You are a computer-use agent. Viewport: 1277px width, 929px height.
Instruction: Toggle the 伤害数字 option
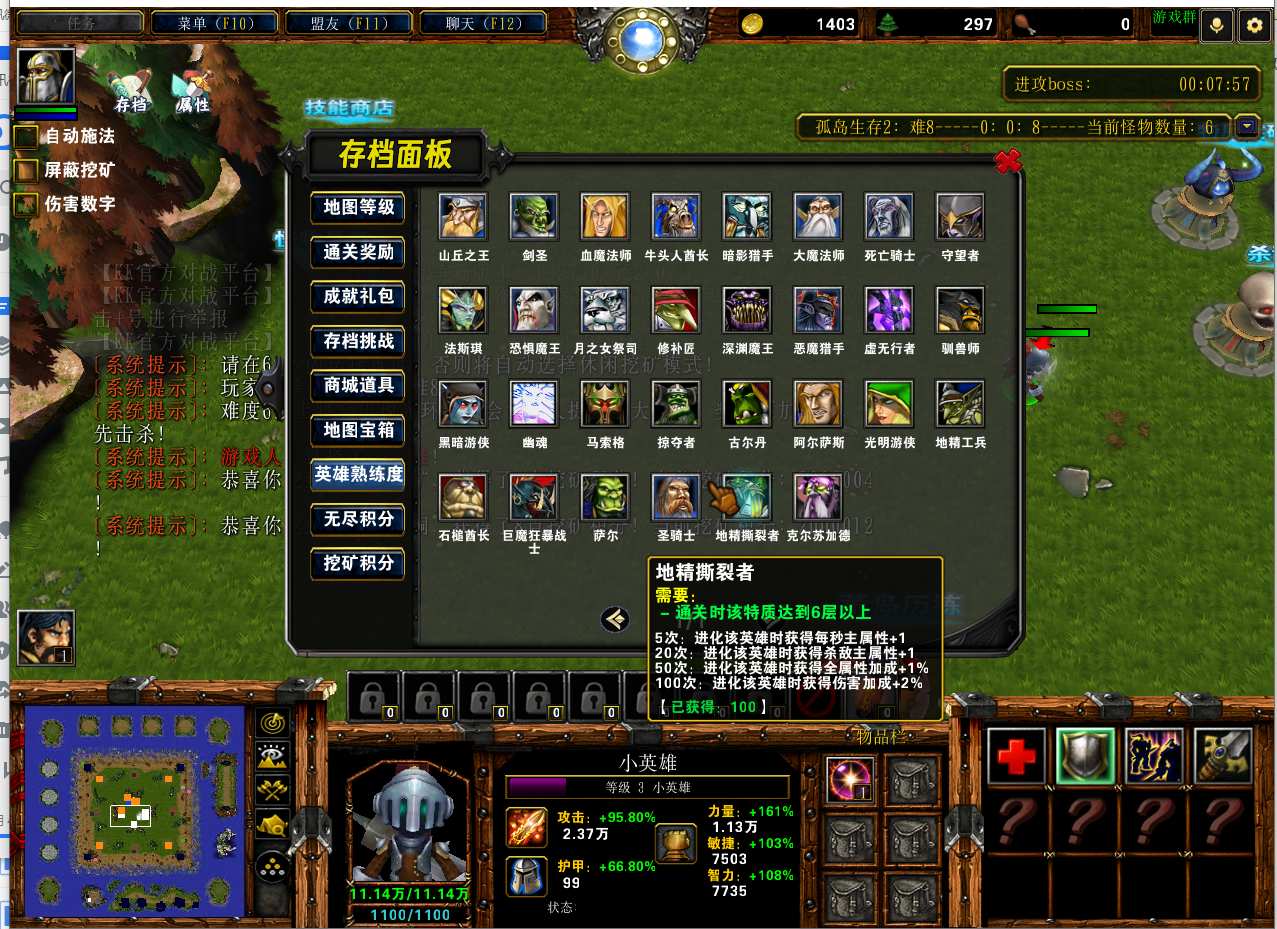coord(26,204)
